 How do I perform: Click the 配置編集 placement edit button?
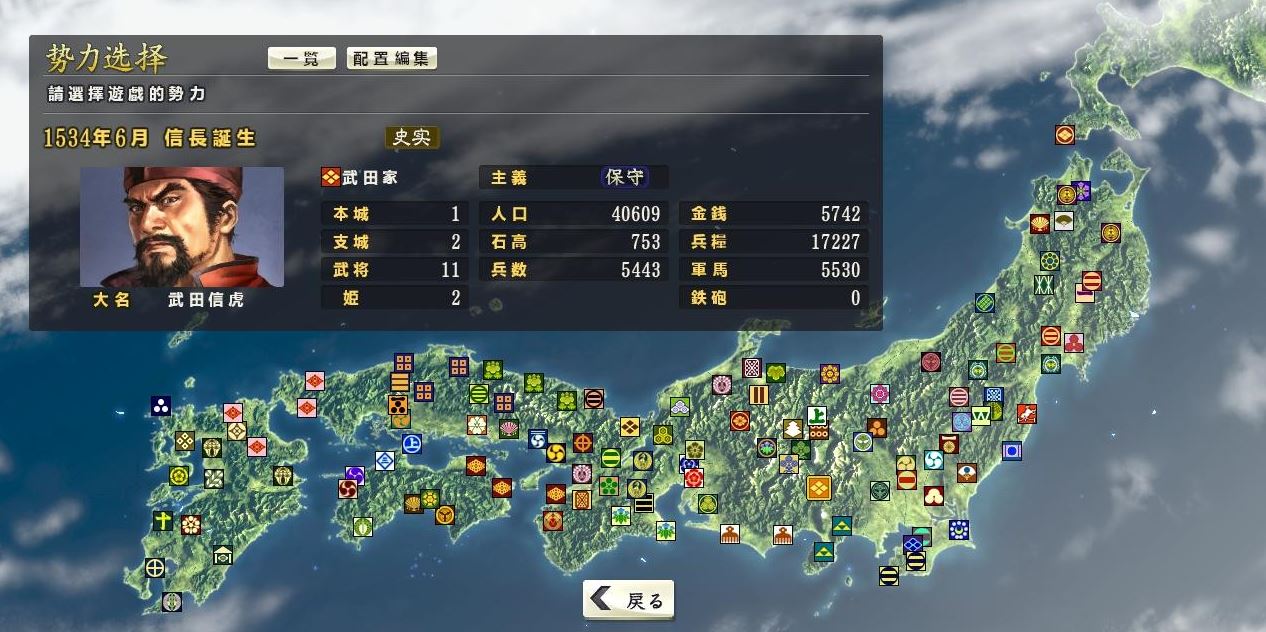[392, 58]
